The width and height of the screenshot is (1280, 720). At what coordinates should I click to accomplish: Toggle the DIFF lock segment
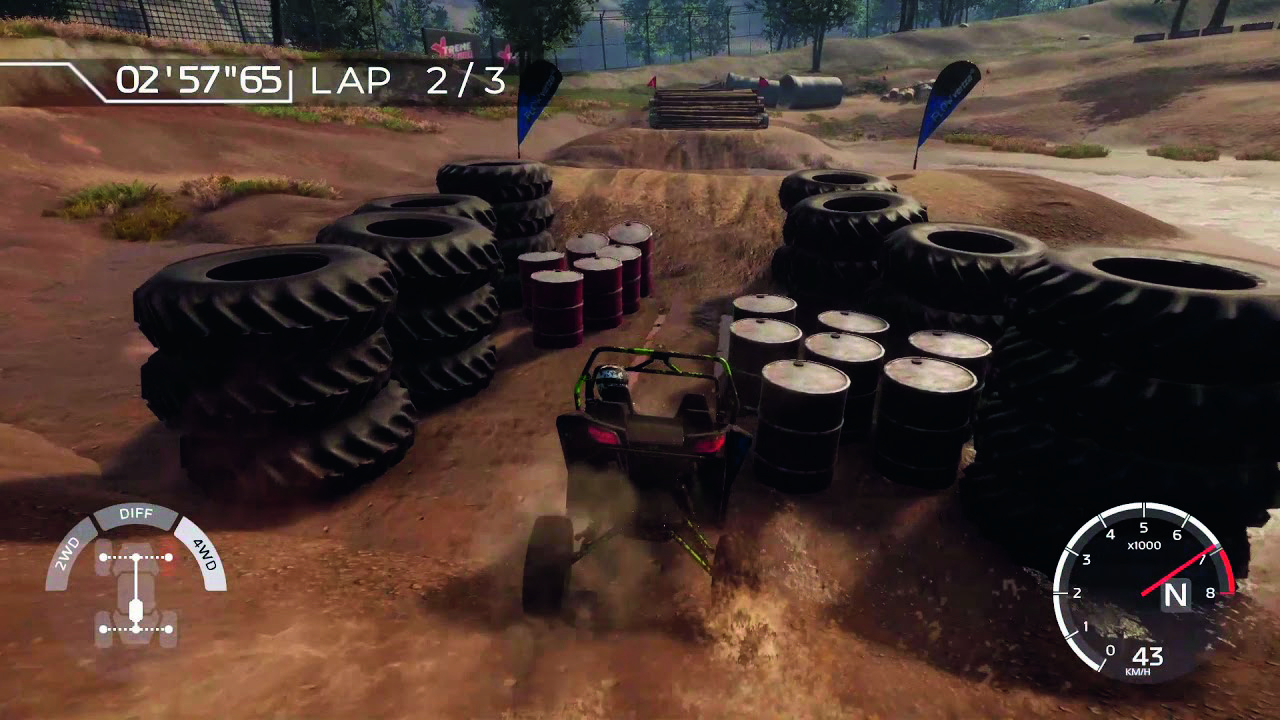pyautogui.click(x=136, y=514)
